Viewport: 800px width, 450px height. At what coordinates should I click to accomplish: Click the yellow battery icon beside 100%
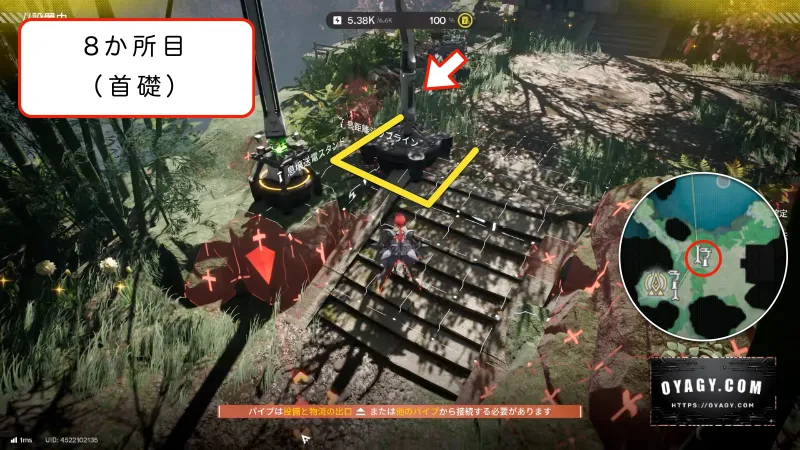click(466, 19)
